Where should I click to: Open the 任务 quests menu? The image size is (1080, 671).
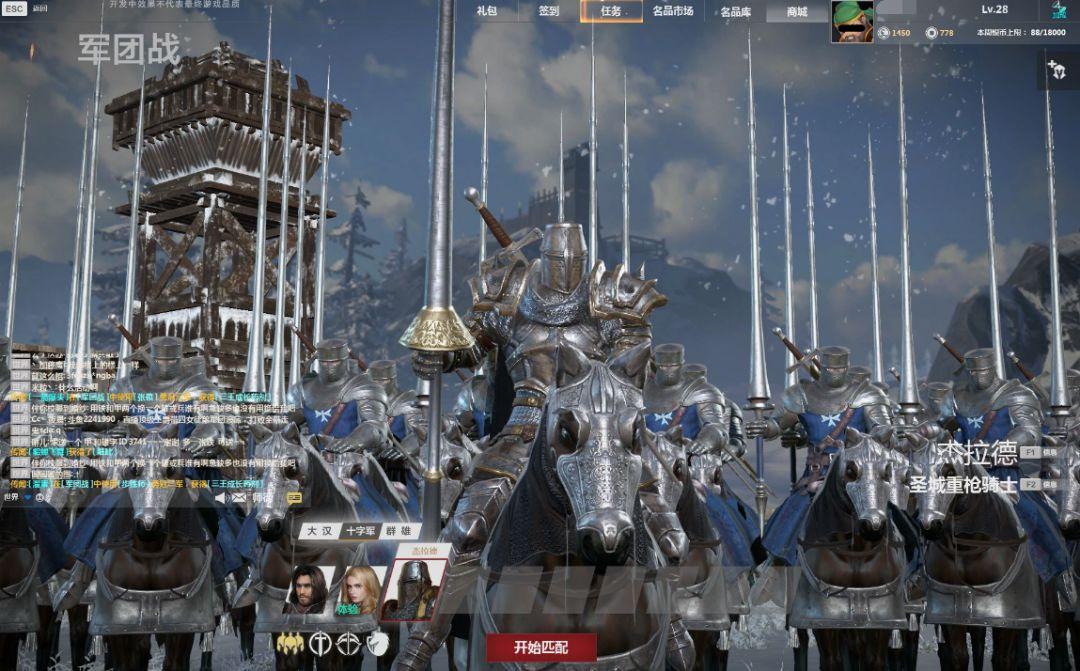pyautogui.click(x=611, y=11)
